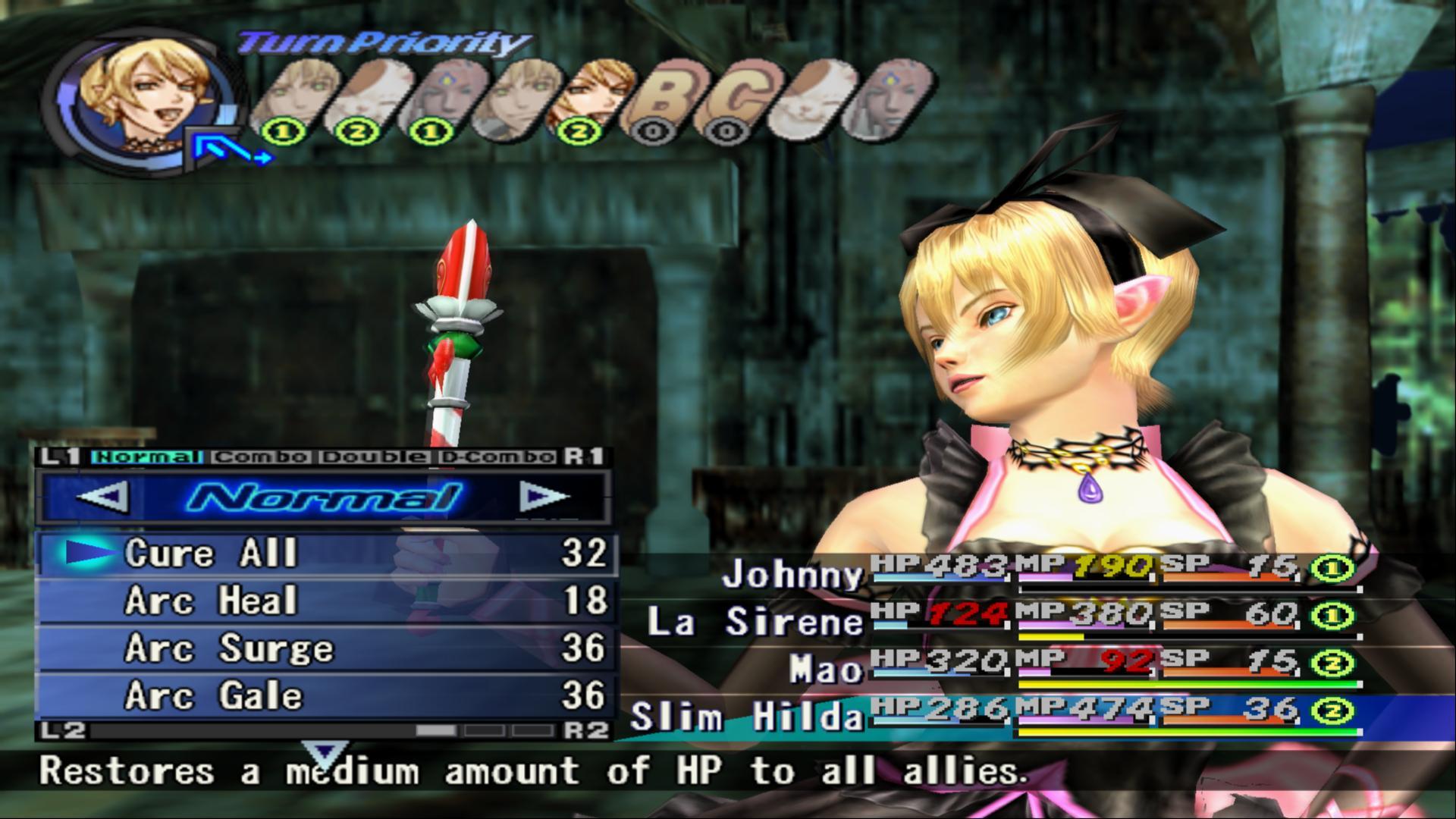Select the Normal tab
Screen dimensions: 1456x819
(145, 457)
